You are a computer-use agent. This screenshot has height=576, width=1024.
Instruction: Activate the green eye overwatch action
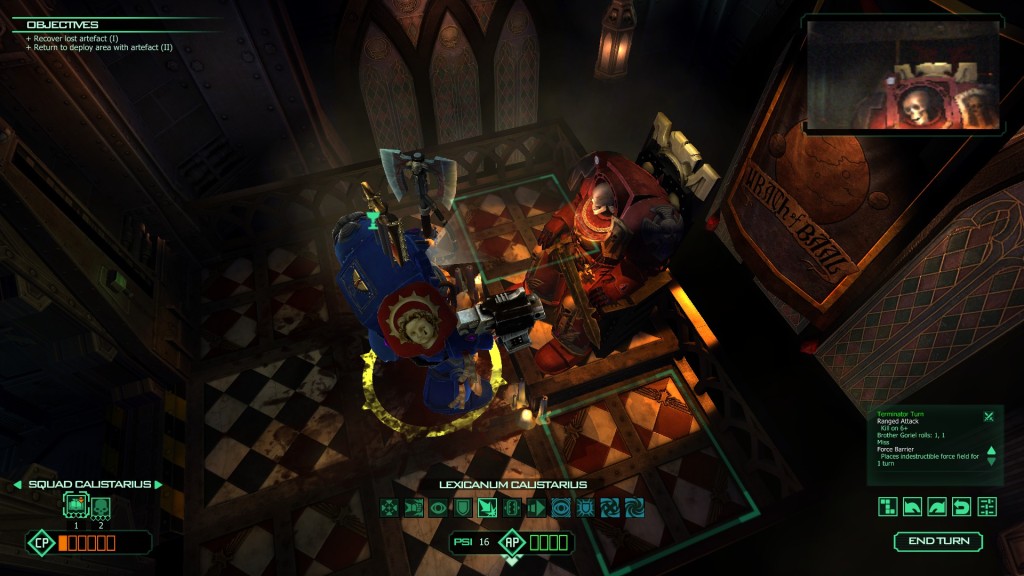click(439, 507)
